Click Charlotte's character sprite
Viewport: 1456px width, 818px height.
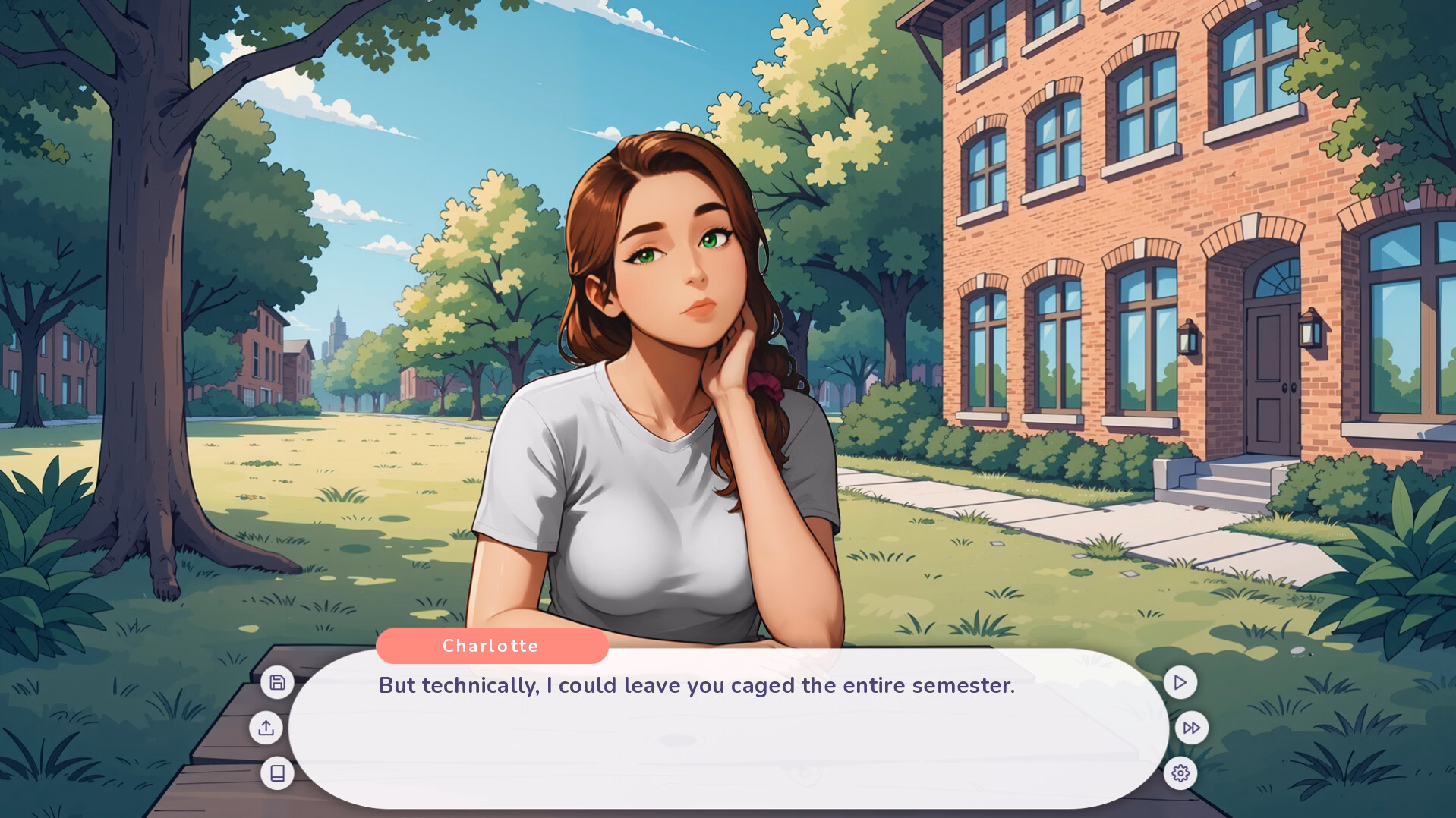668,379
